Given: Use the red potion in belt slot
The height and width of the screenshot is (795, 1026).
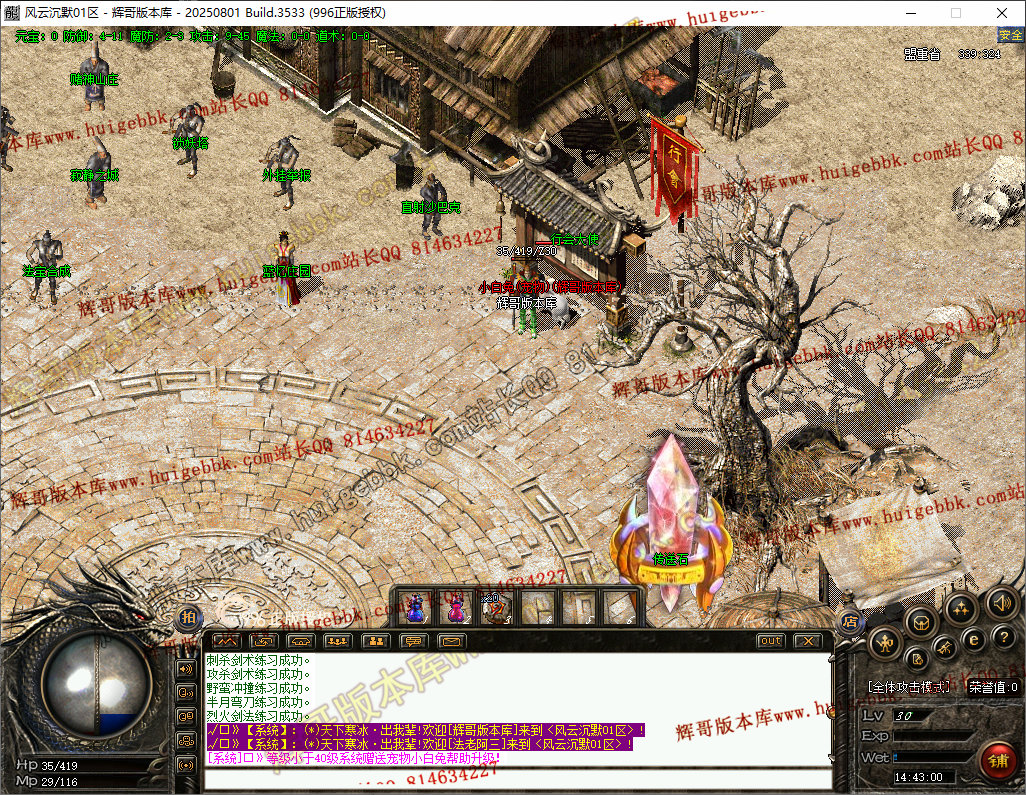Looking at the screenshot, I should (x=456, y=607).
